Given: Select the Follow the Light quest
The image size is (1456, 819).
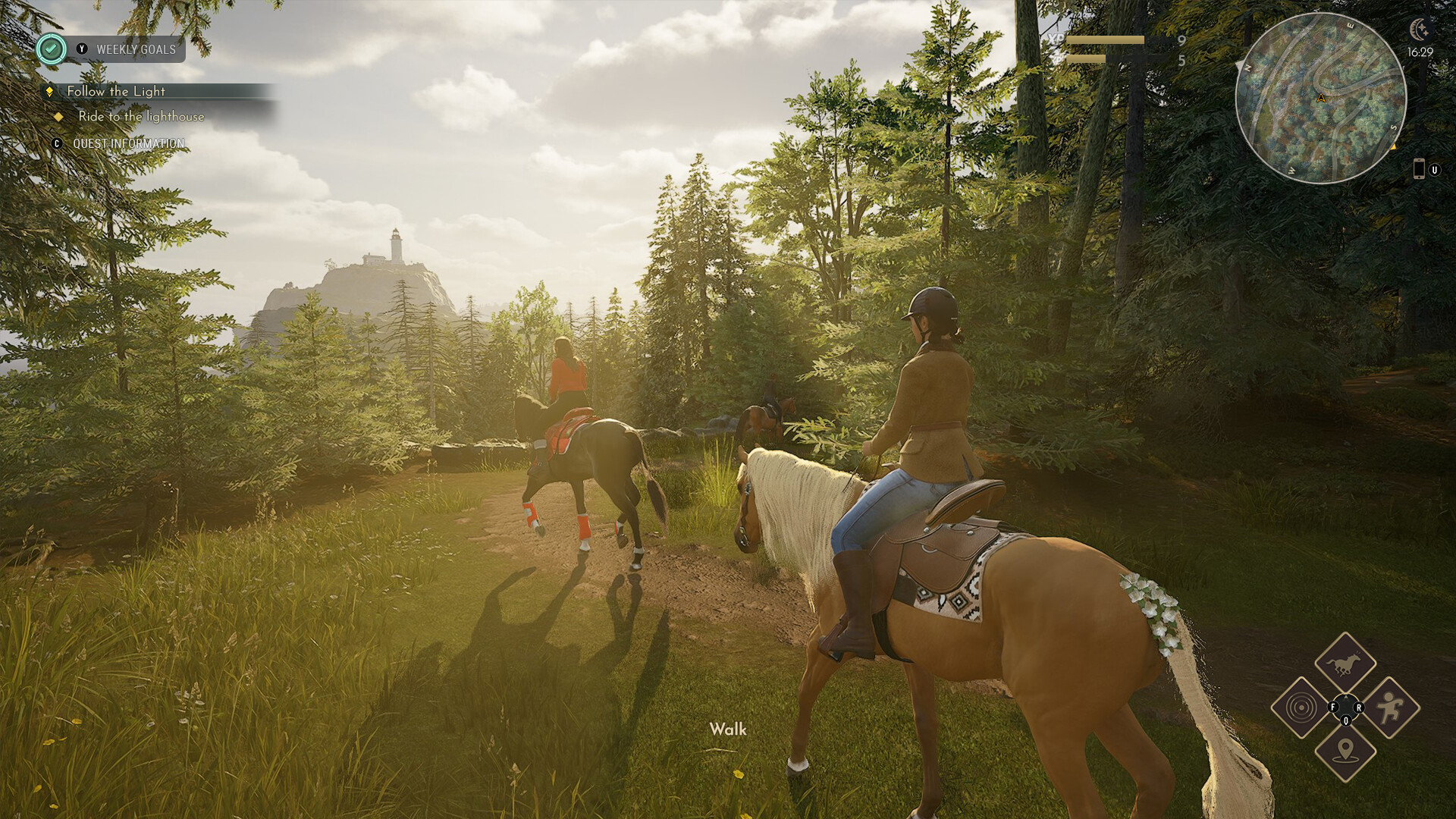Looking at the screenshot, I should point(116,91).
